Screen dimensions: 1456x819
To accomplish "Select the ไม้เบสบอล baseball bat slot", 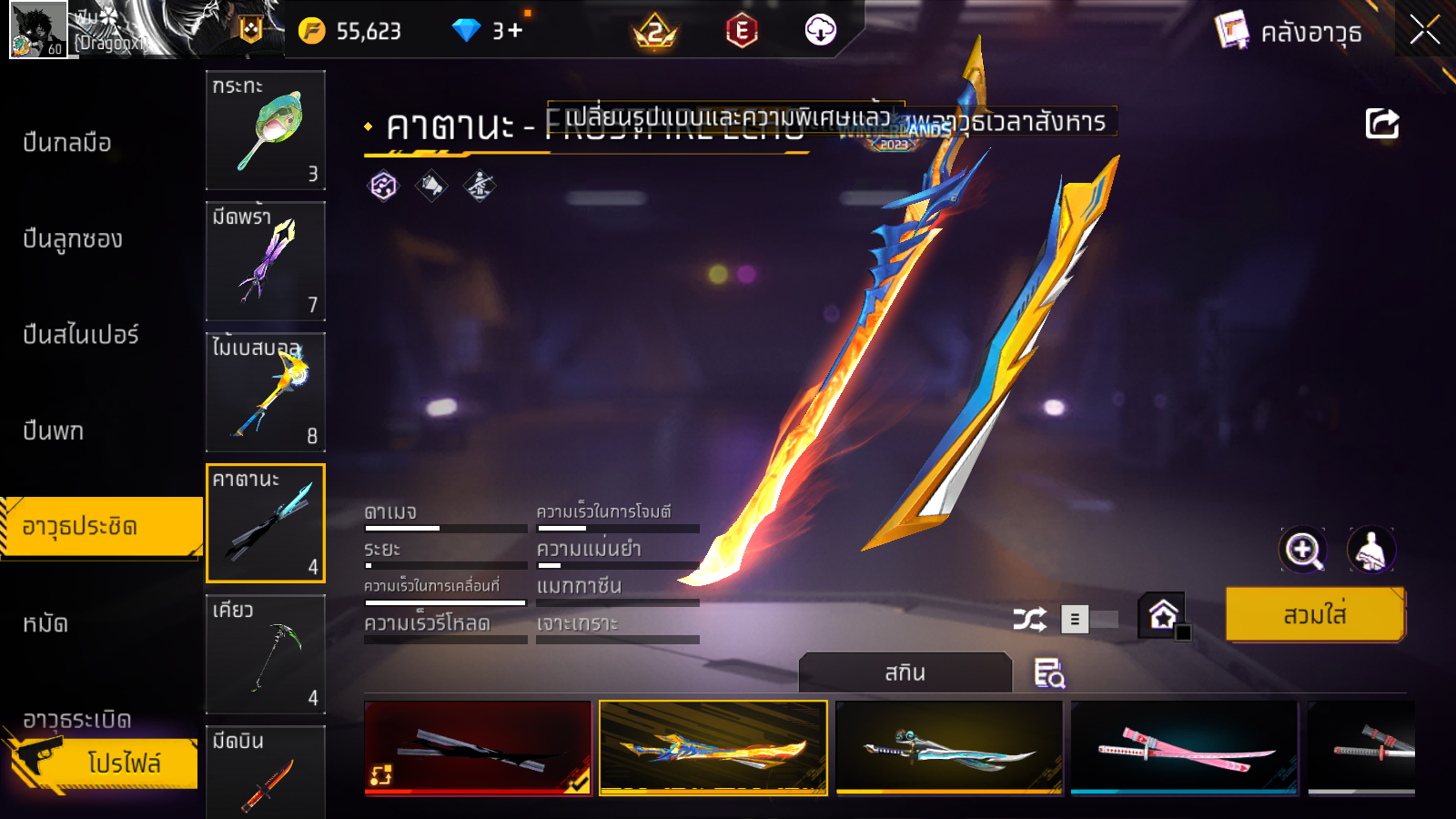I will tap(265, 392).
